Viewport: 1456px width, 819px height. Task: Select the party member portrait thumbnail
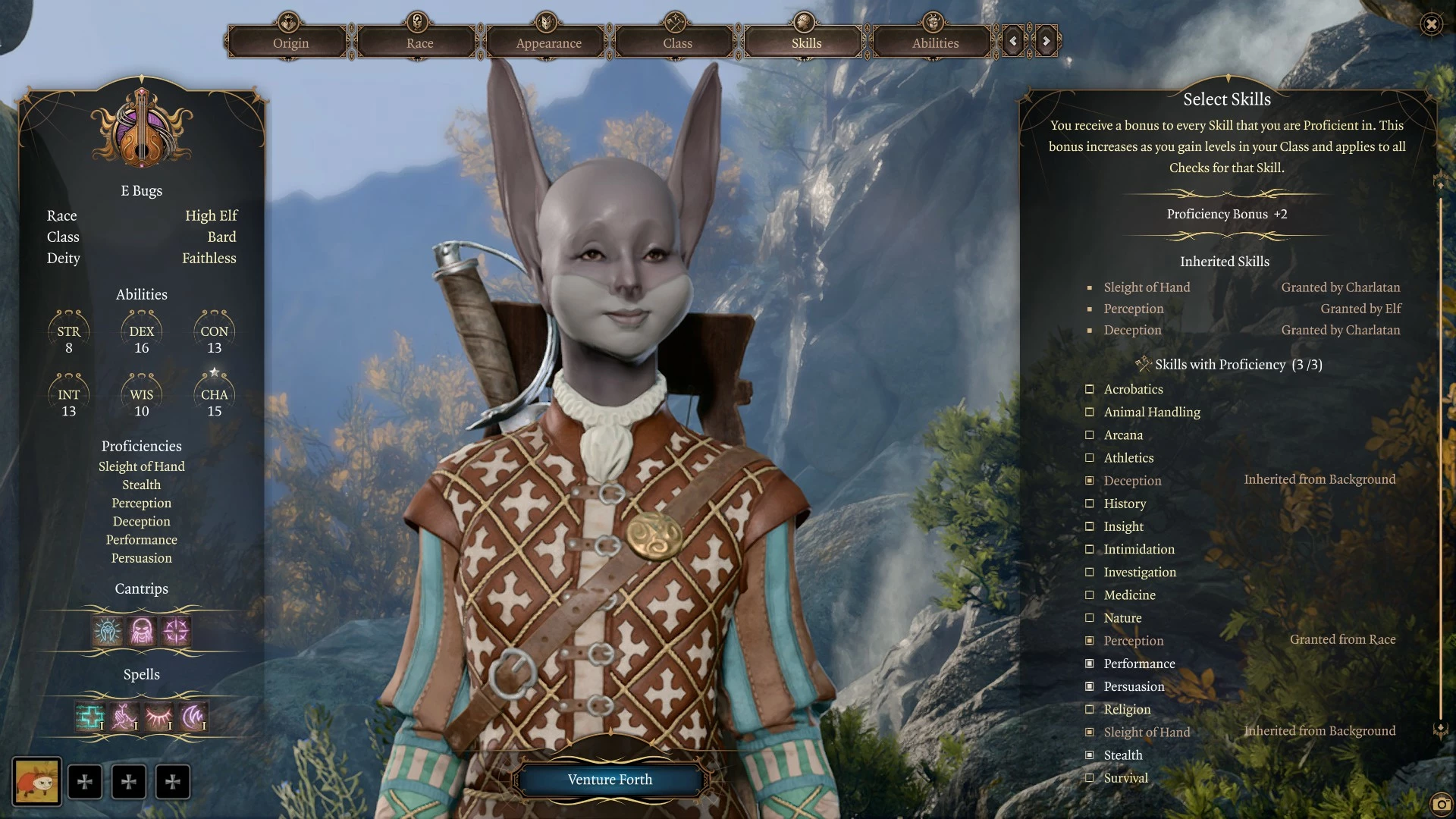click(36, 781)
